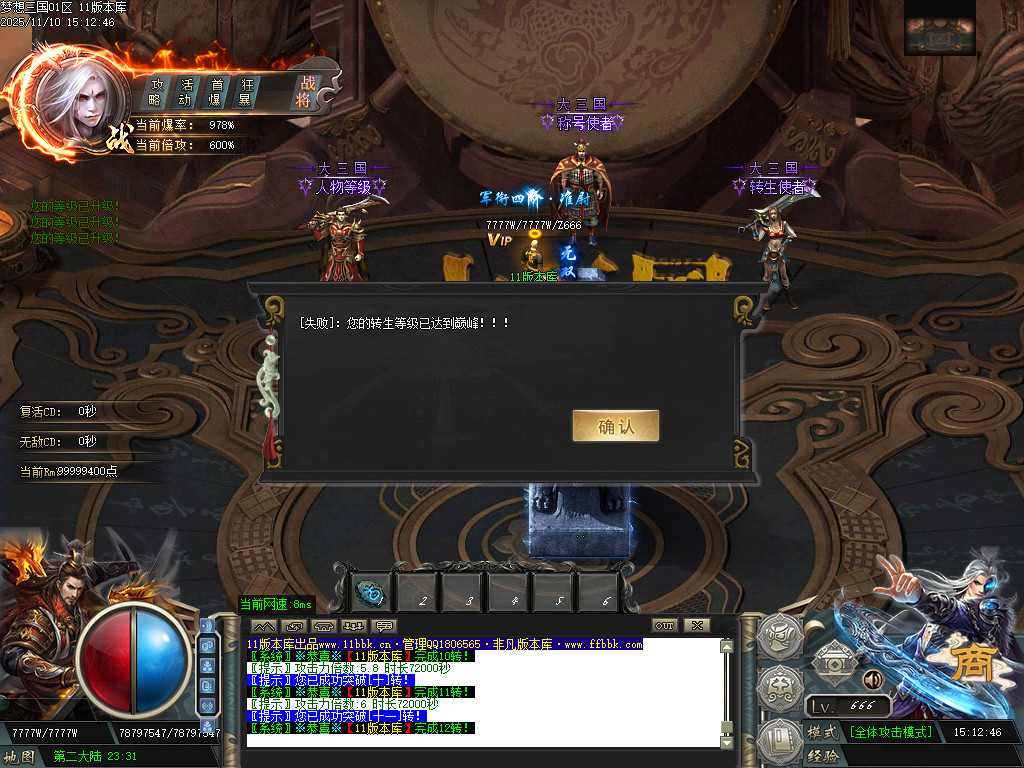The image size is (1024, 768).
Task: Activate the 狂暴 berserk button
Action: [x=244, y=92]
